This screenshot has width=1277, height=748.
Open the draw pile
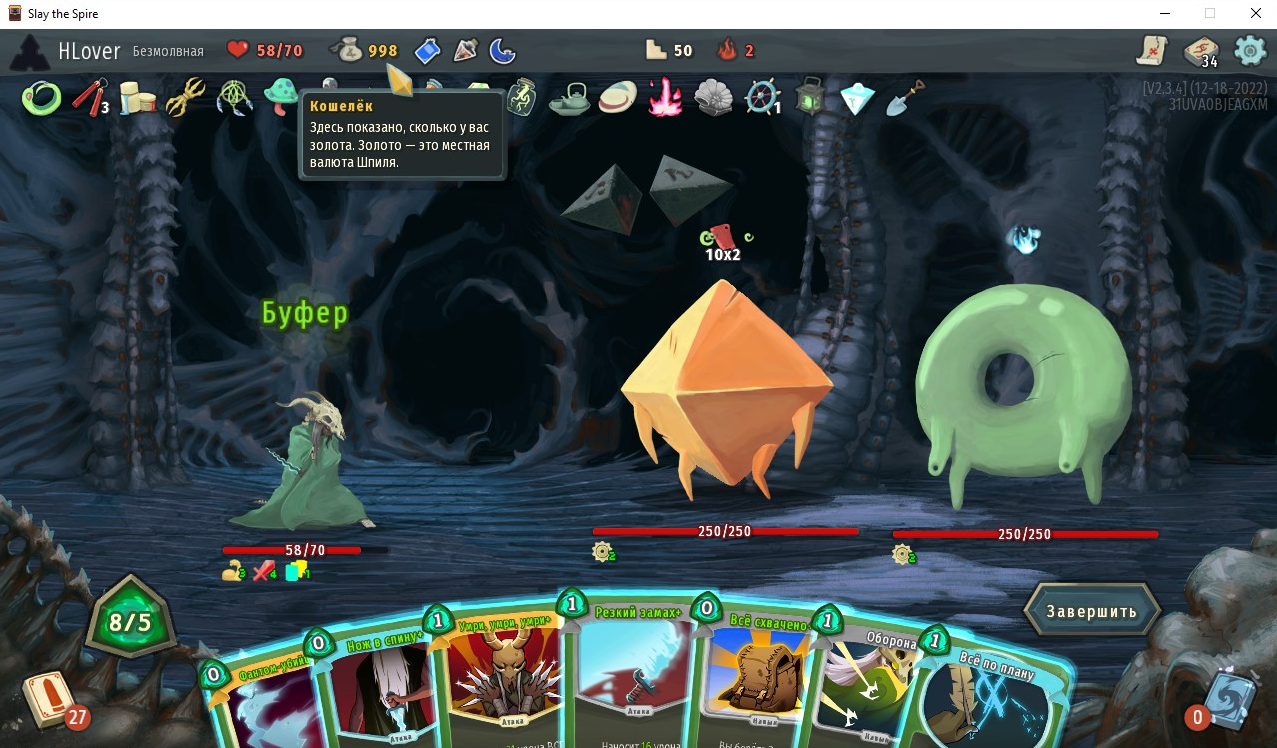[x=48, y=698]
